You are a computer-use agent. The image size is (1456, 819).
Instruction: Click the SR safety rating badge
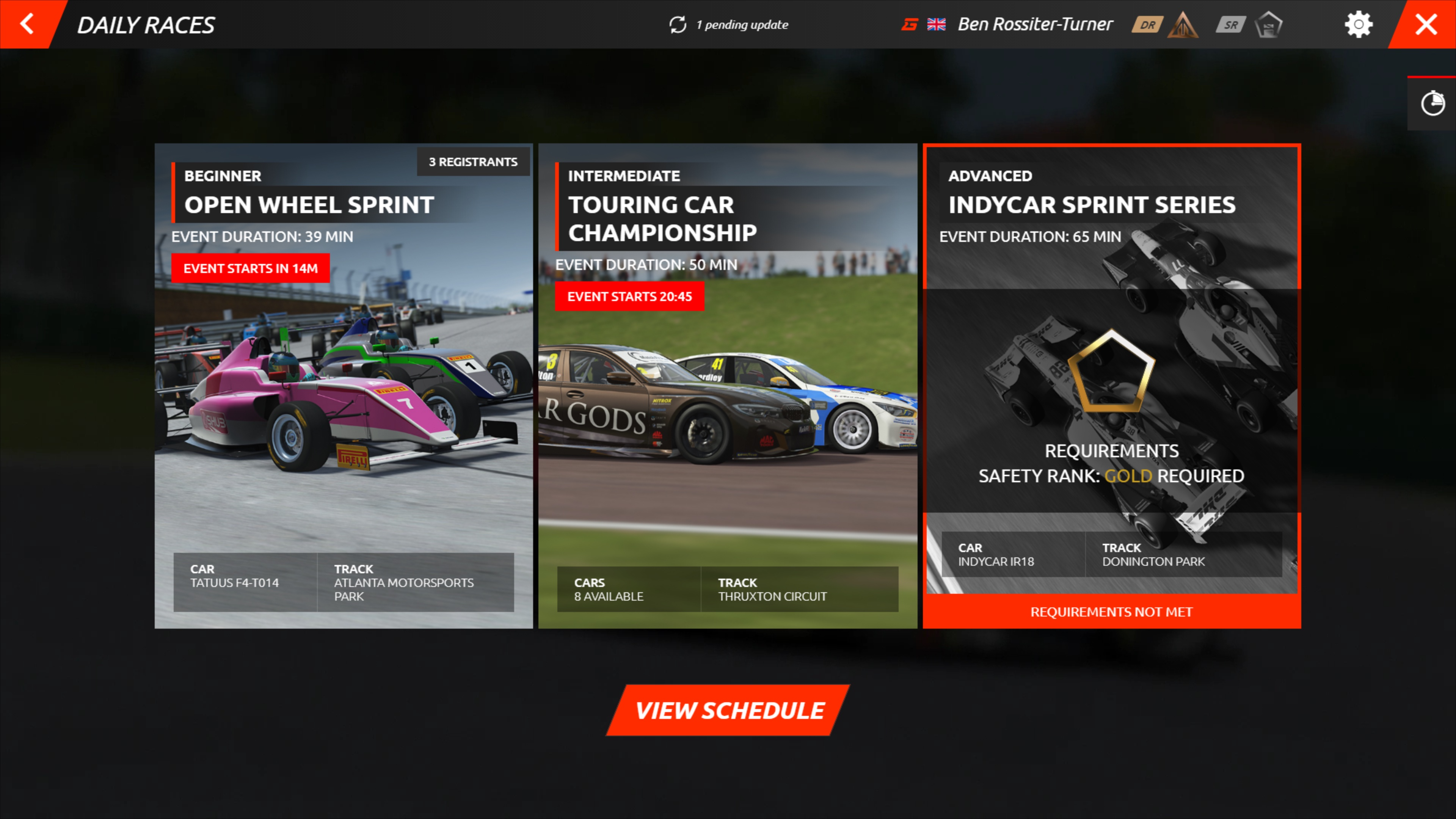tap(1230, 24)
